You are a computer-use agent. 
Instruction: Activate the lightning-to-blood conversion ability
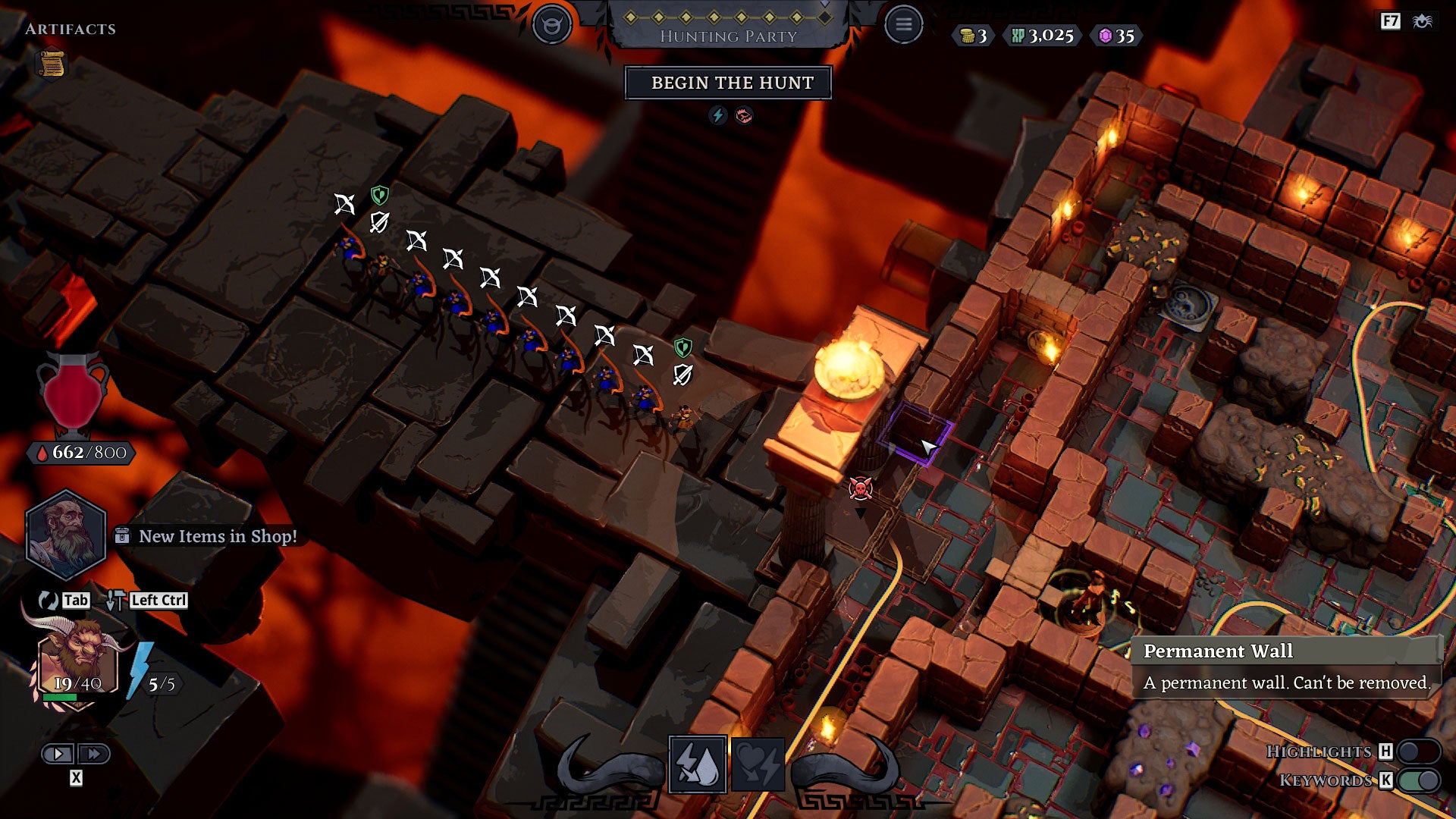click(698, 764)
